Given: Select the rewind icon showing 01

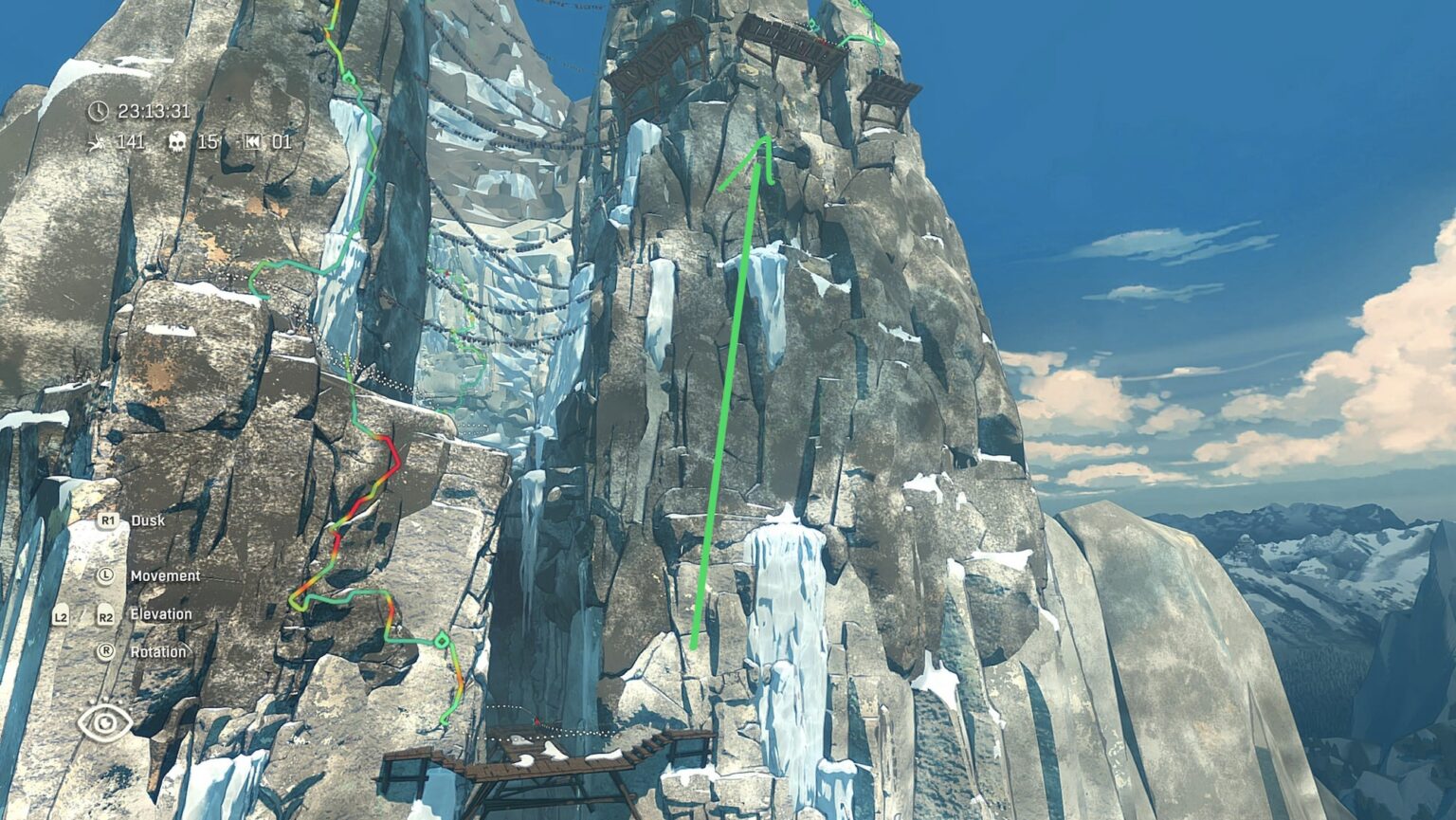Looking at the screenshot, I should (x=254, y=142).
